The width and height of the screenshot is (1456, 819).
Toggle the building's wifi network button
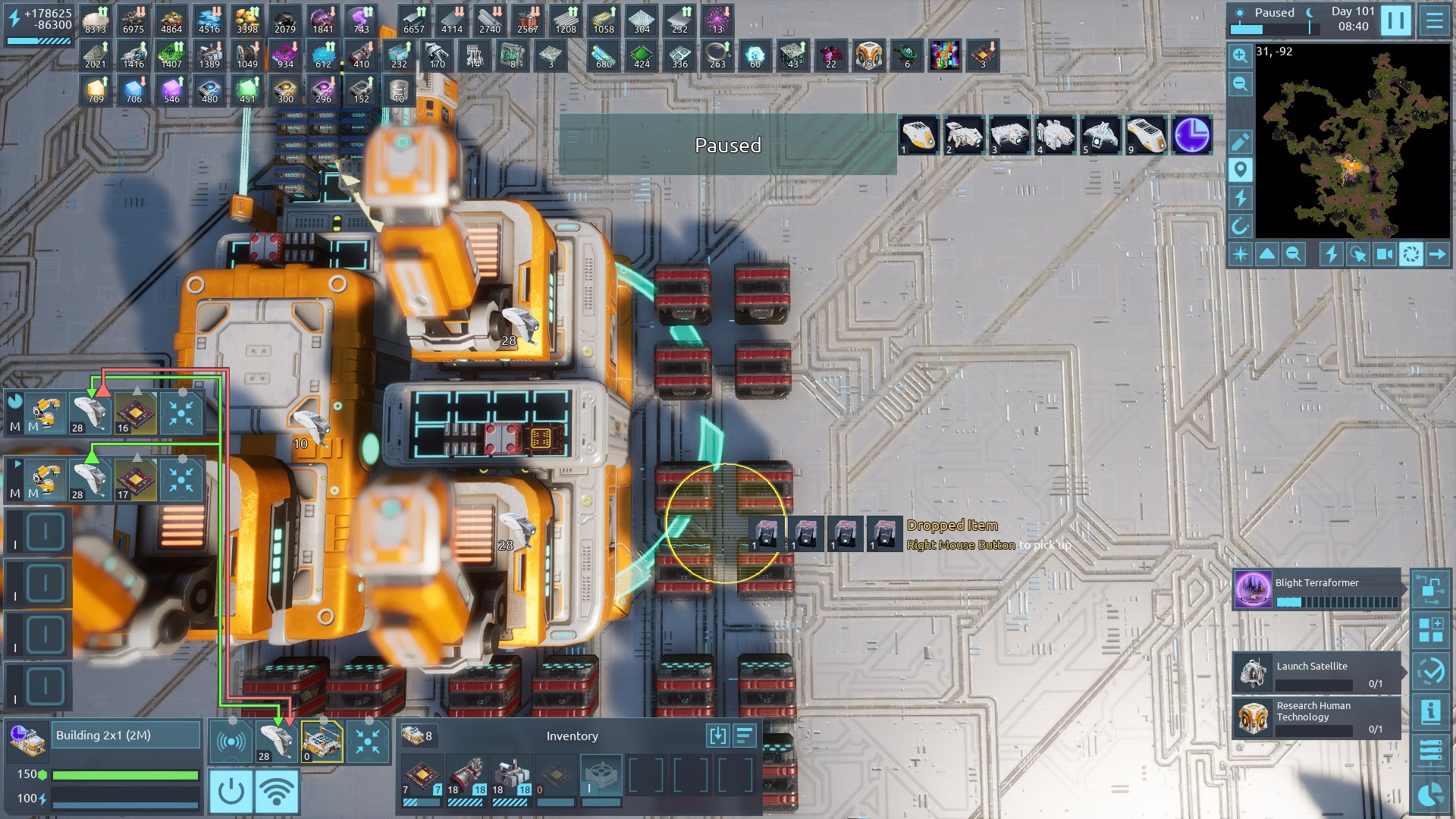coord(276,792)
